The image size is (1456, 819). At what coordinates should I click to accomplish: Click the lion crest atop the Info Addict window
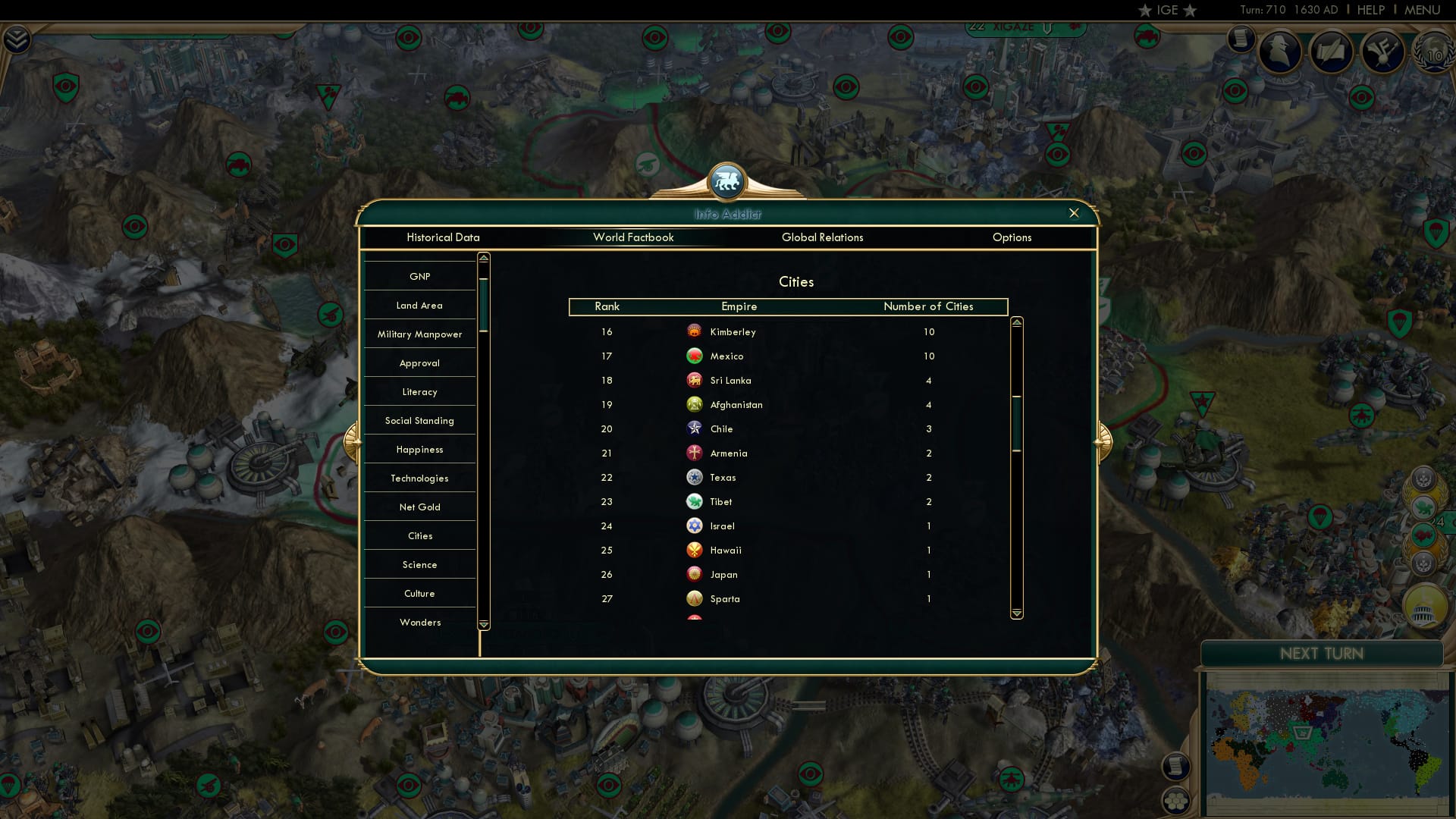(x=727, y=181)
